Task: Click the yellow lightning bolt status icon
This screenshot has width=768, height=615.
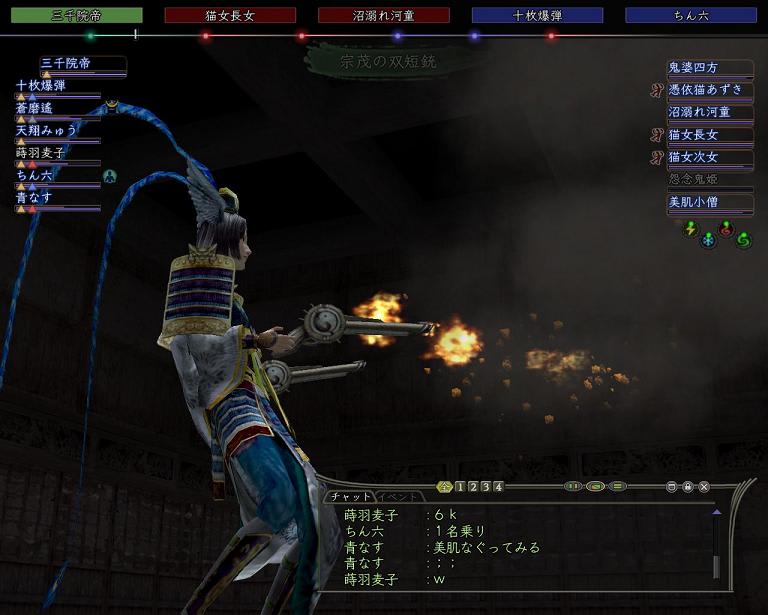Action: 690,228
